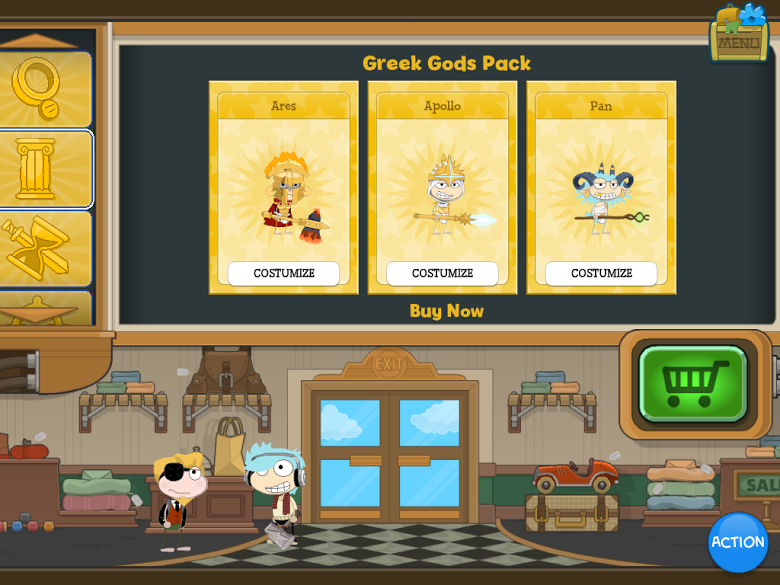View the Ares costume card

click(284, 185)
